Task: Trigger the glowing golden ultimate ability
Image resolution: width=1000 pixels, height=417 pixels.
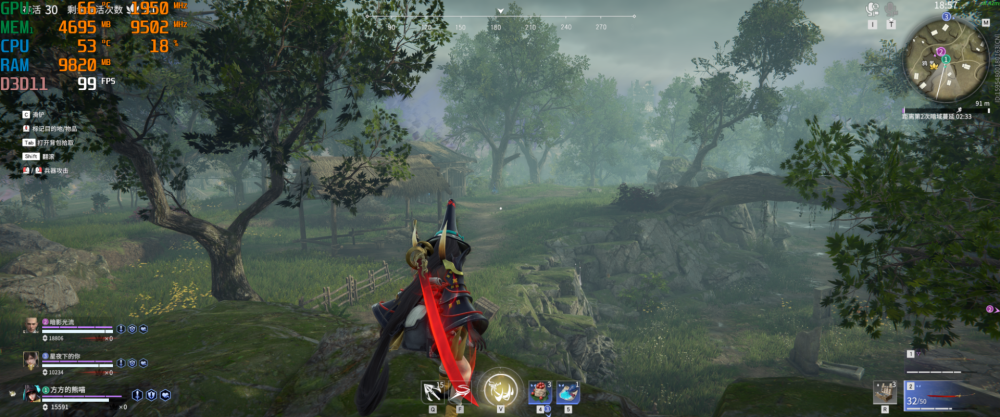Action: pyautogui.click(x=499, y=389)
